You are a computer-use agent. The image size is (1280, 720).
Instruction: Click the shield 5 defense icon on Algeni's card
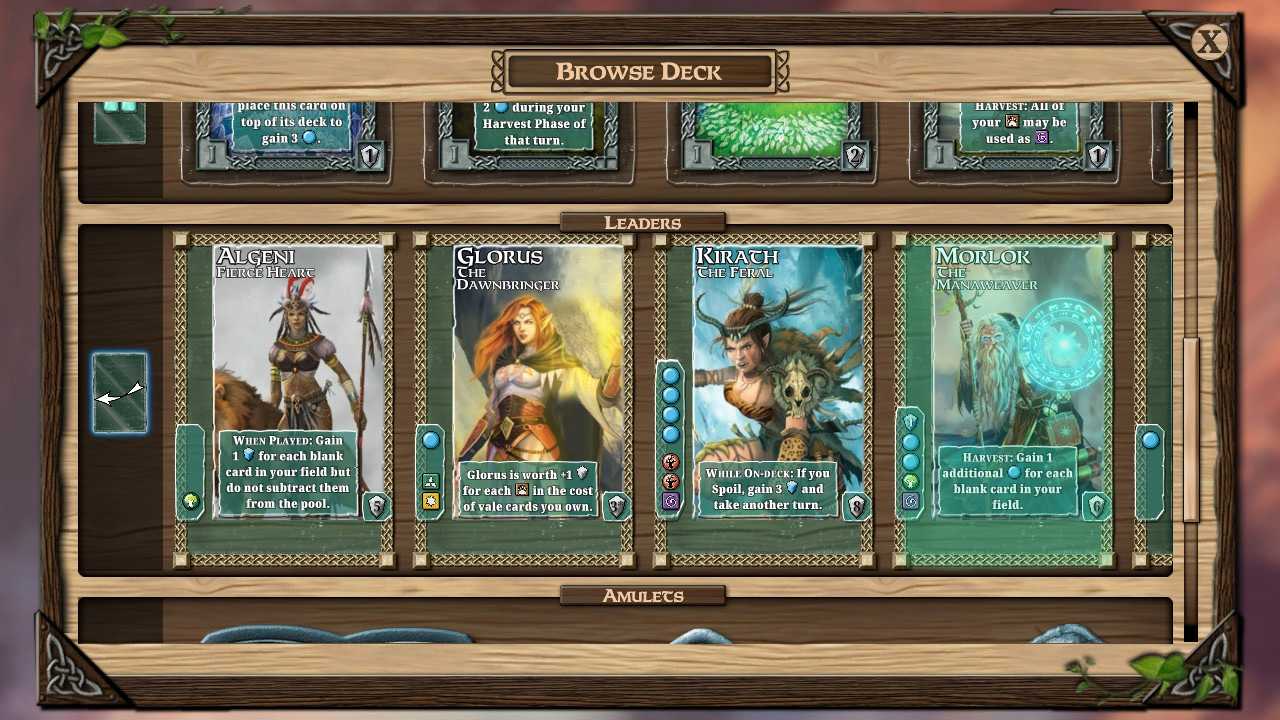pos(375,507)
